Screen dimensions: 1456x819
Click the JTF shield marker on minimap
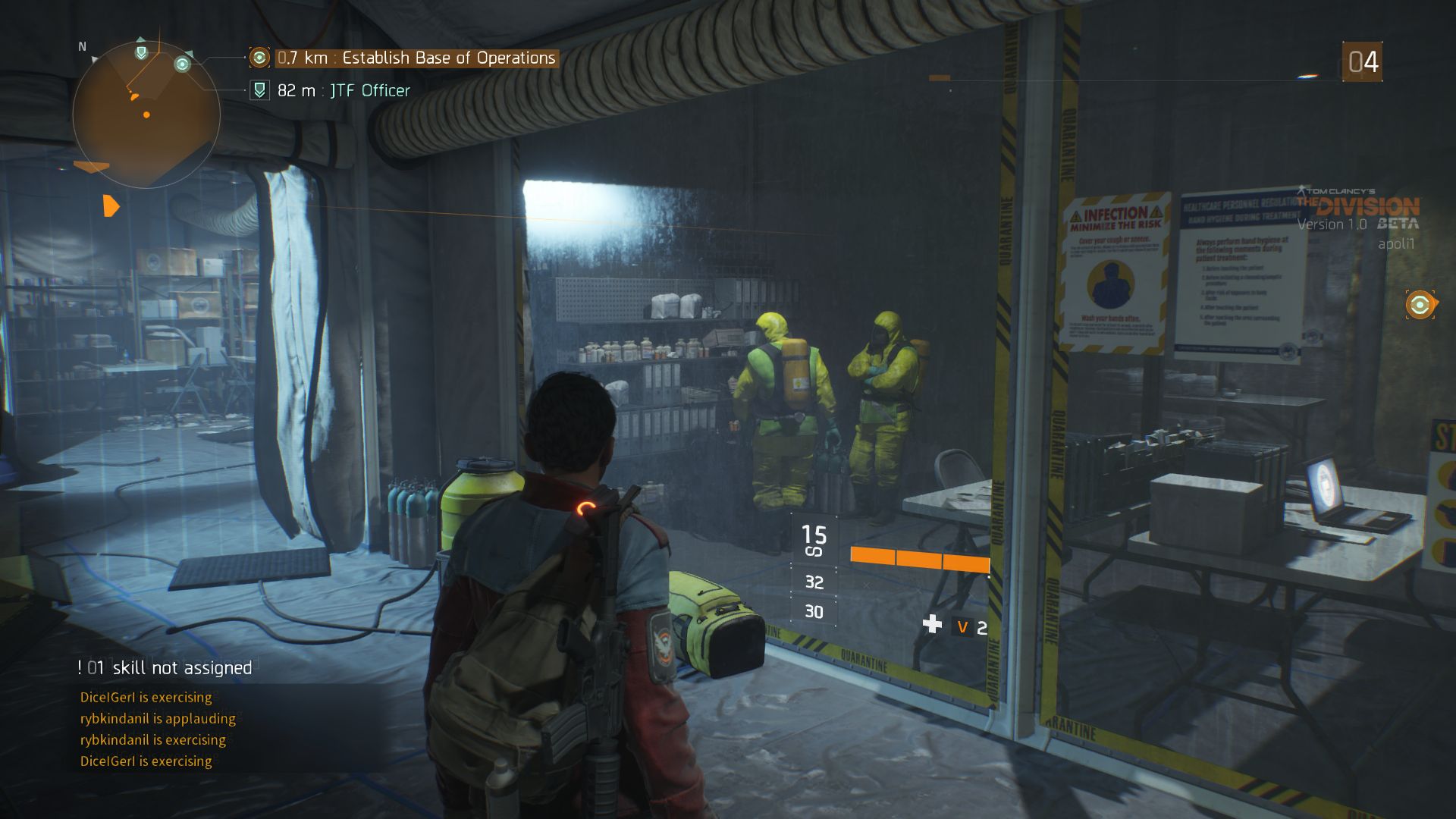[x=141, y=52]
